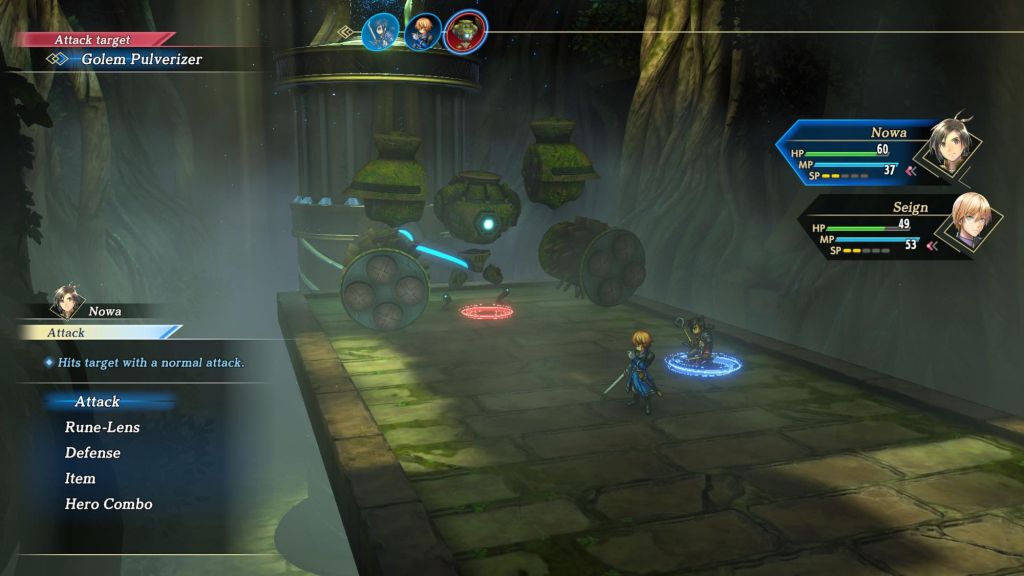Viewport: 1024px width, 576px height.
Task: Select the Hero Combo command
Action: click(x=109, y=504)
